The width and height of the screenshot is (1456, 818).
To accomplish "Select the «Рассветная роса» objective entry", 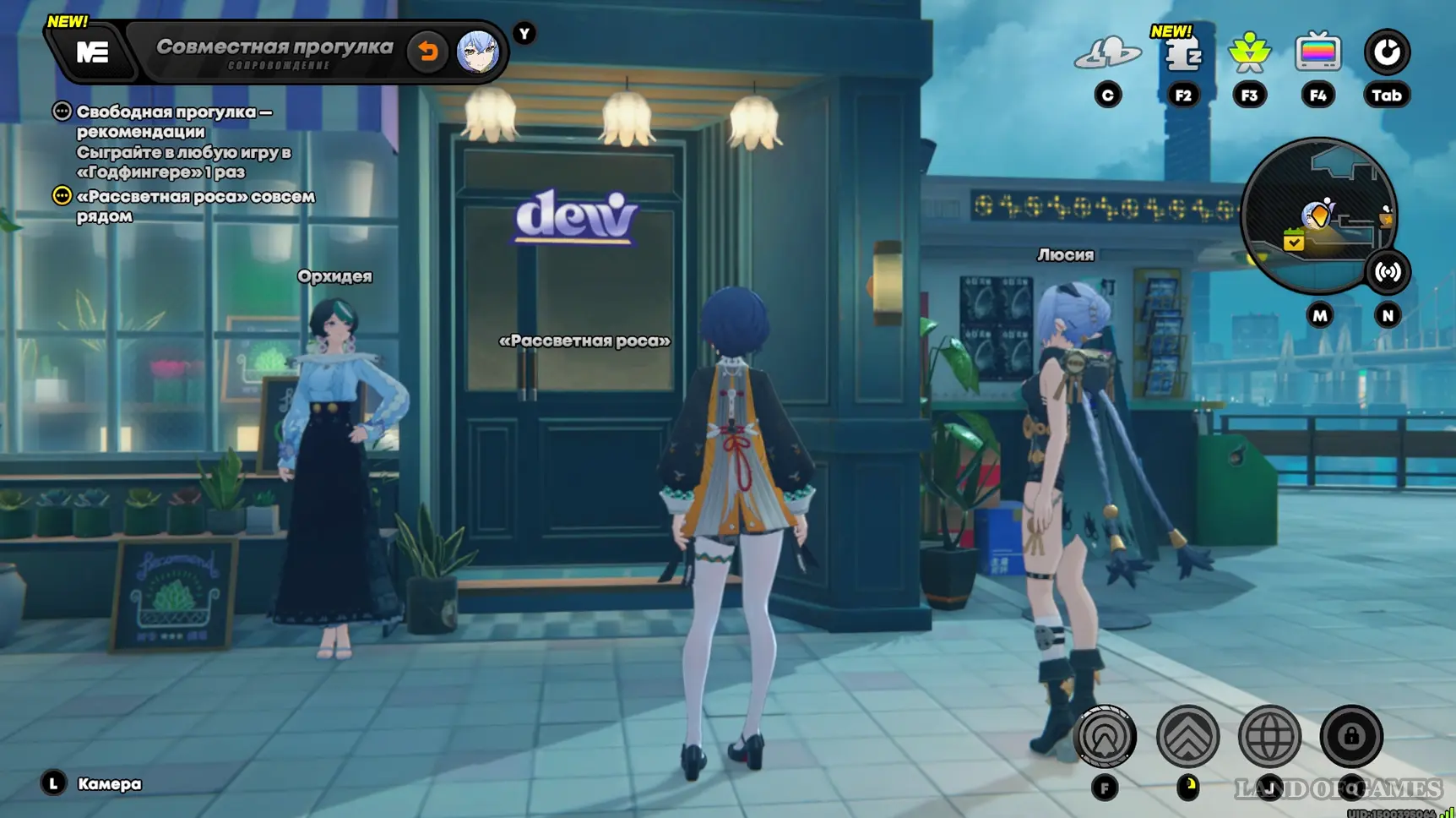I will 194,205.
